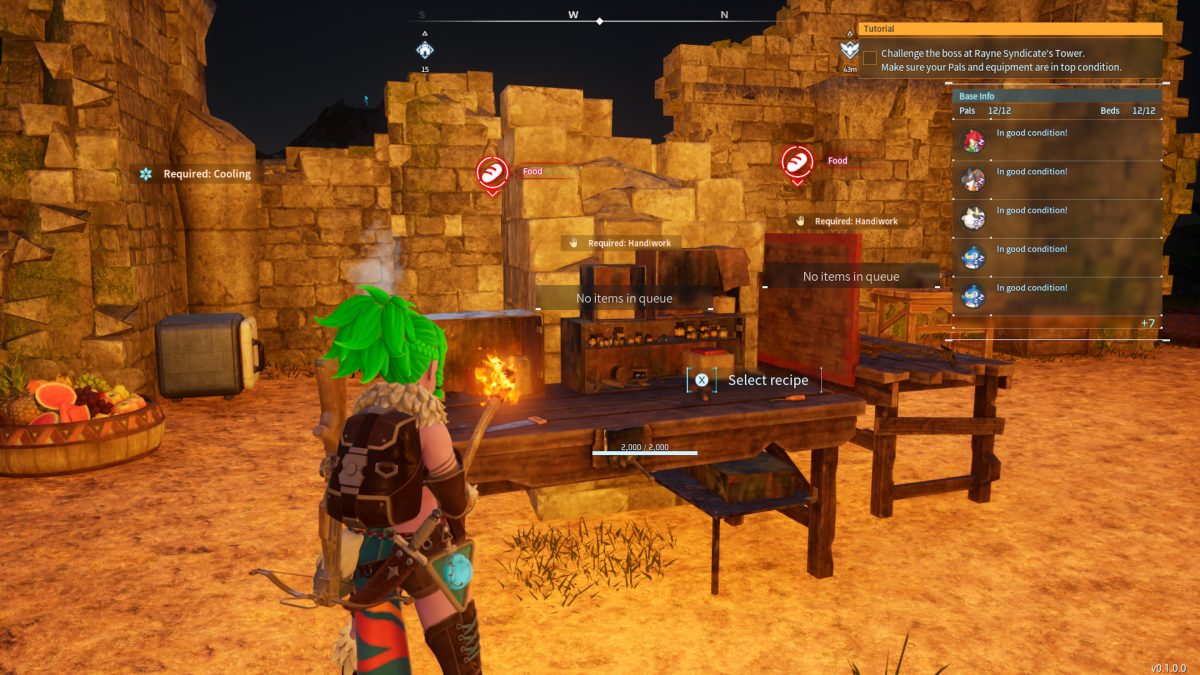Click the base marker on the compass
1200x675 pixels.
tap(425, 49)
